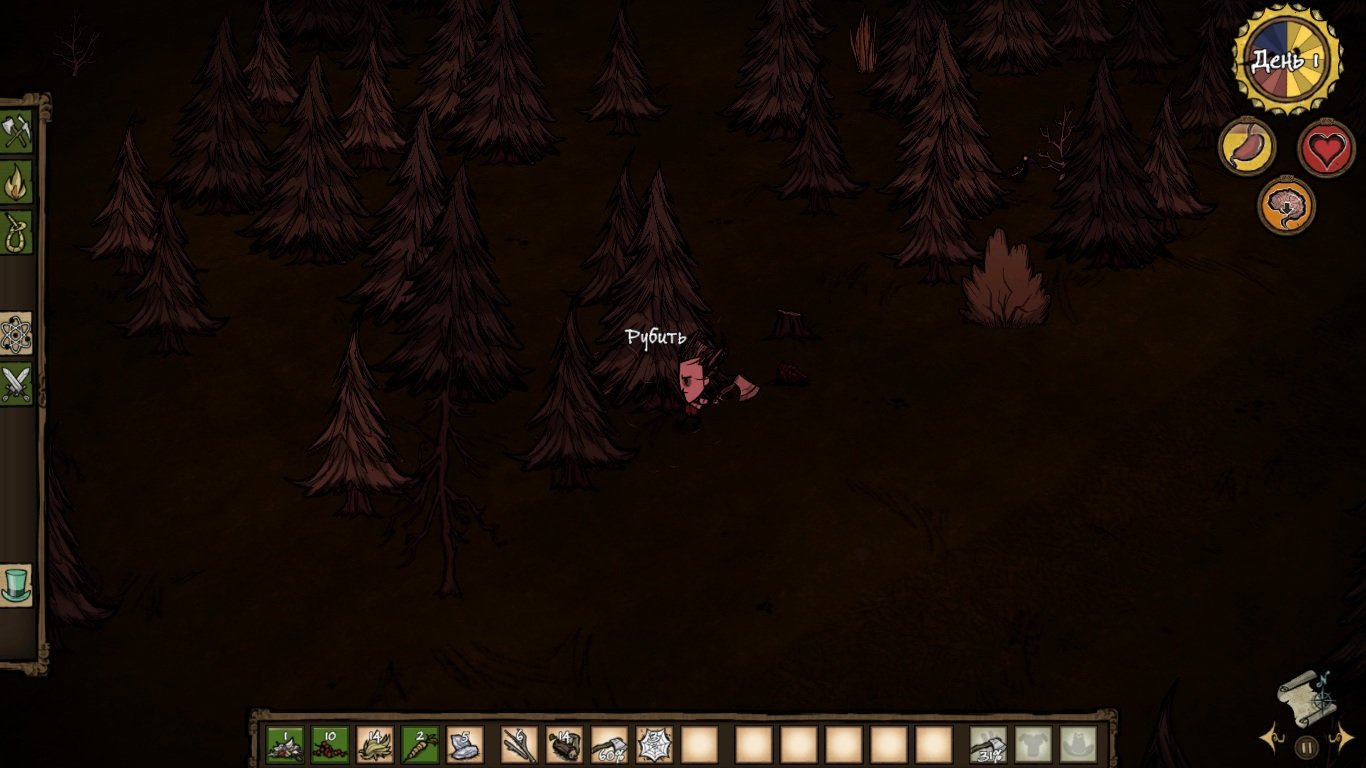The width and height of the screenshot is (1366, 768).
Task: Open the map scroll
Action: click(1305, 697)
